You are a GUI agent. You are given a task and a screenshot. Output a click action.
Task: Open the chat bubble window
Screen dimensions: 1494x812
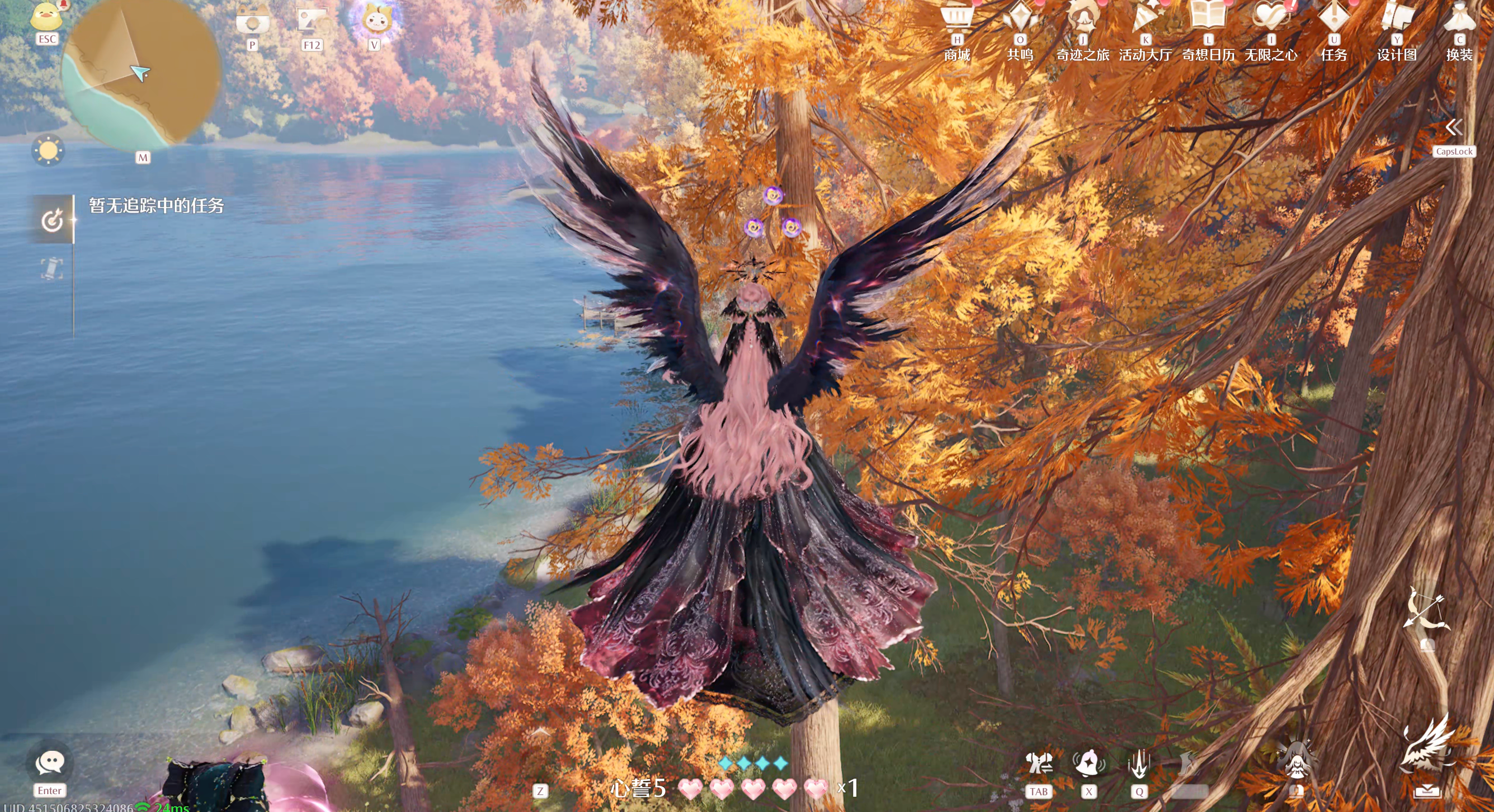(x=50, y=763)
